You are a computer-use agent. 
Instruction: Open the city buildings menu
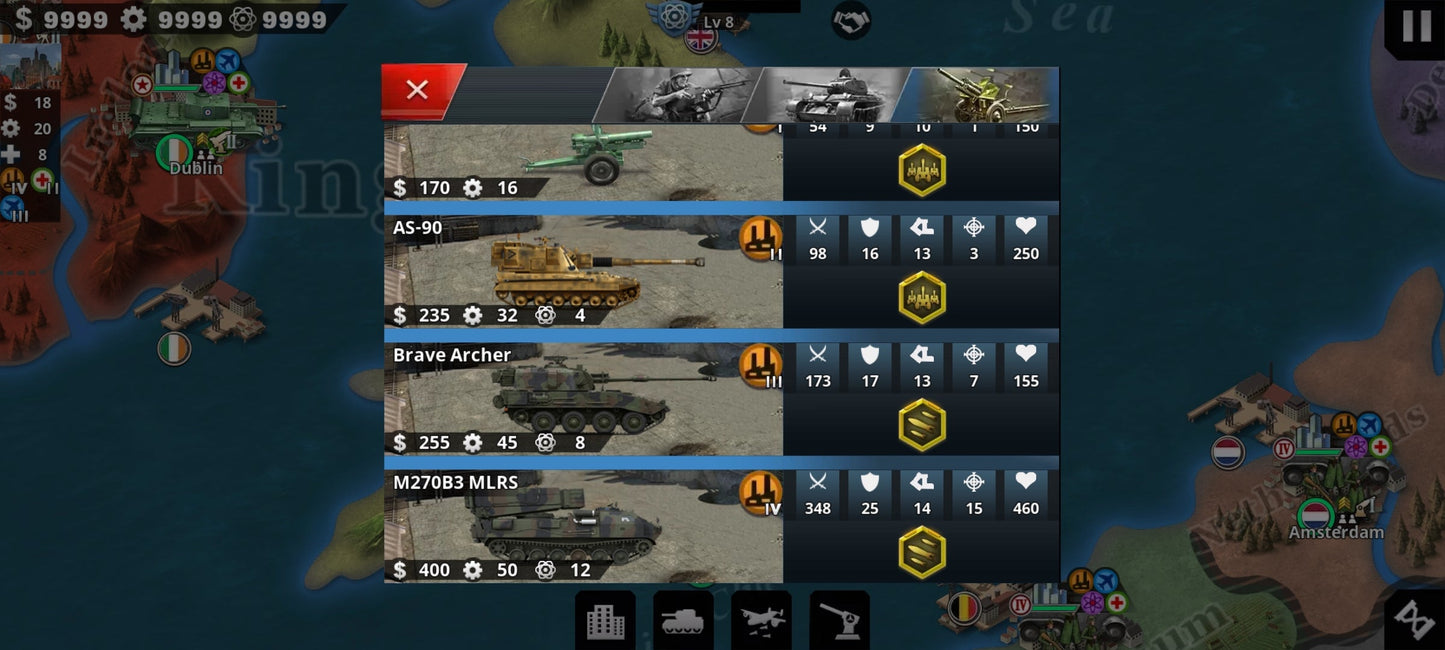(605, 620)
